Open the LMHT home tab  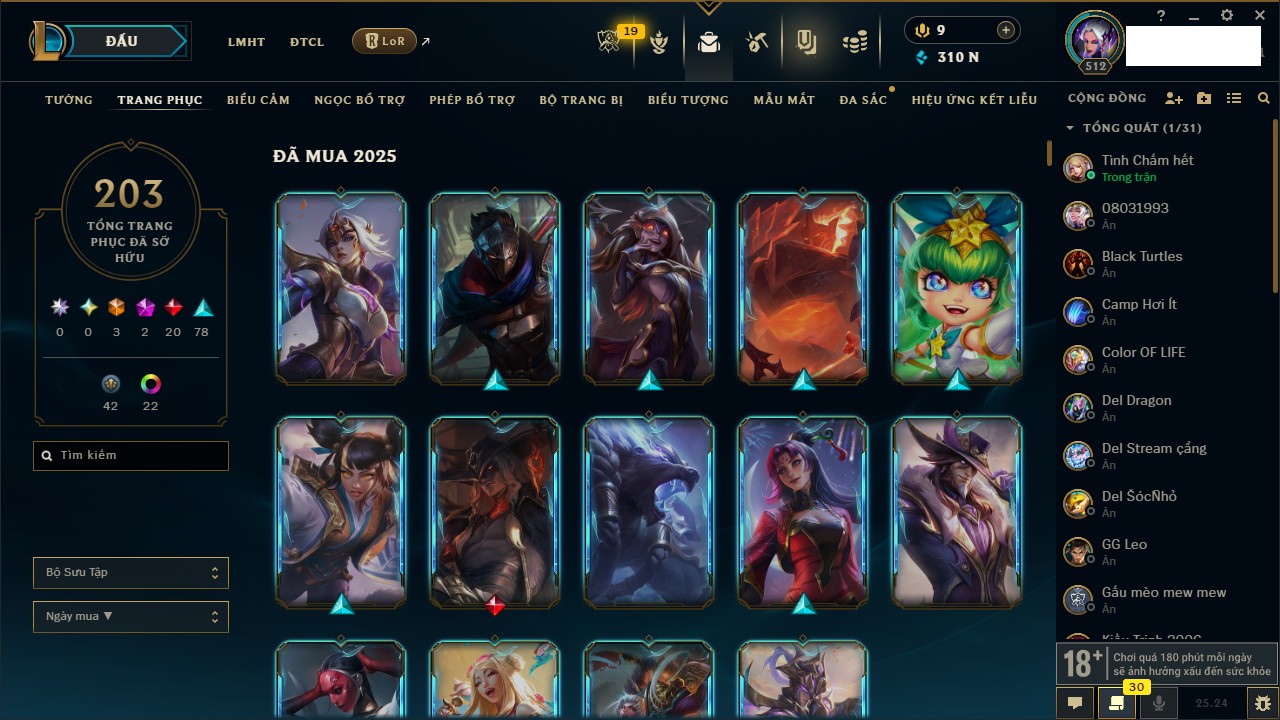pos(246,42)
